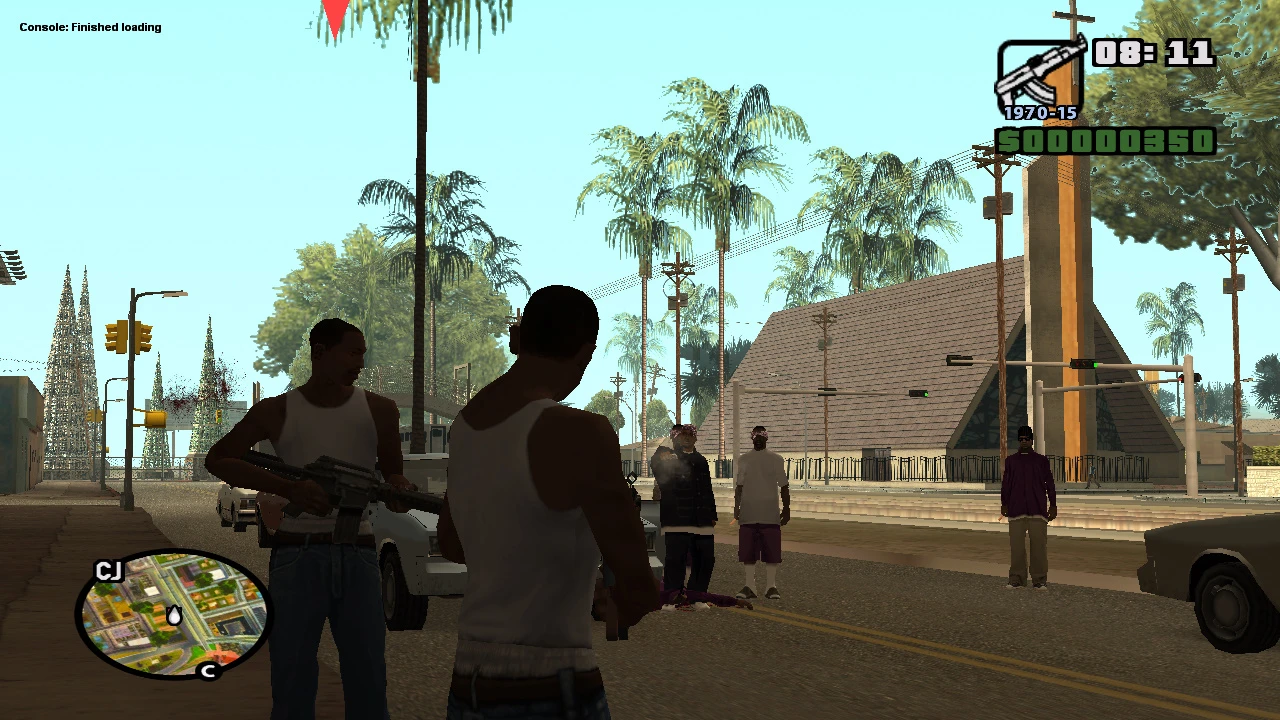Click the CJ label above the radar
This screenshot has height=720, width=1280.
[109, 572]
